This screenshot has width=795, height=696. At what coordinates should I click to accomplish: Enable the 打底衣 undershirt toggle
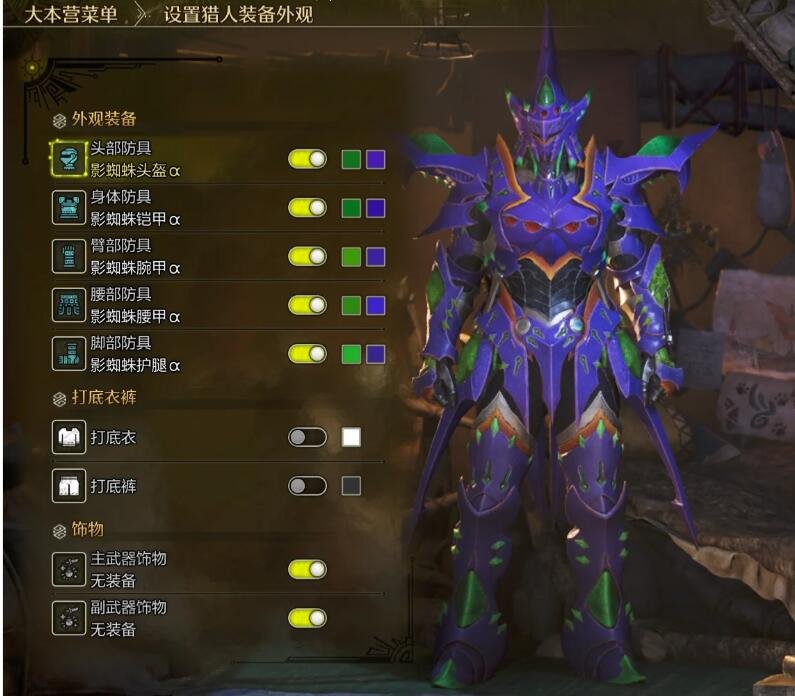pyautogui.click(x=307, y=437)
